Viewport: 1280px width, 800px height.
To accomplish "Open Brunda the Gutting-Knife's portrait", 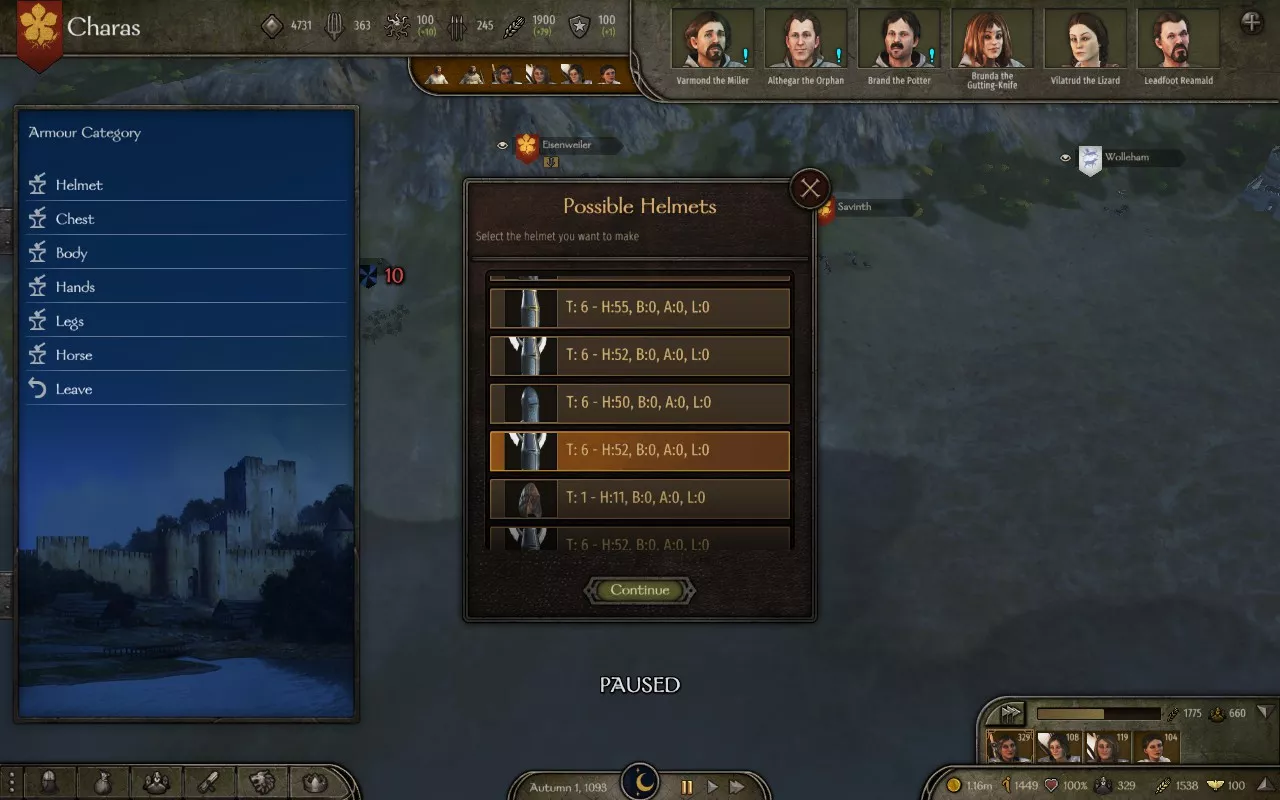I will 992,40.
